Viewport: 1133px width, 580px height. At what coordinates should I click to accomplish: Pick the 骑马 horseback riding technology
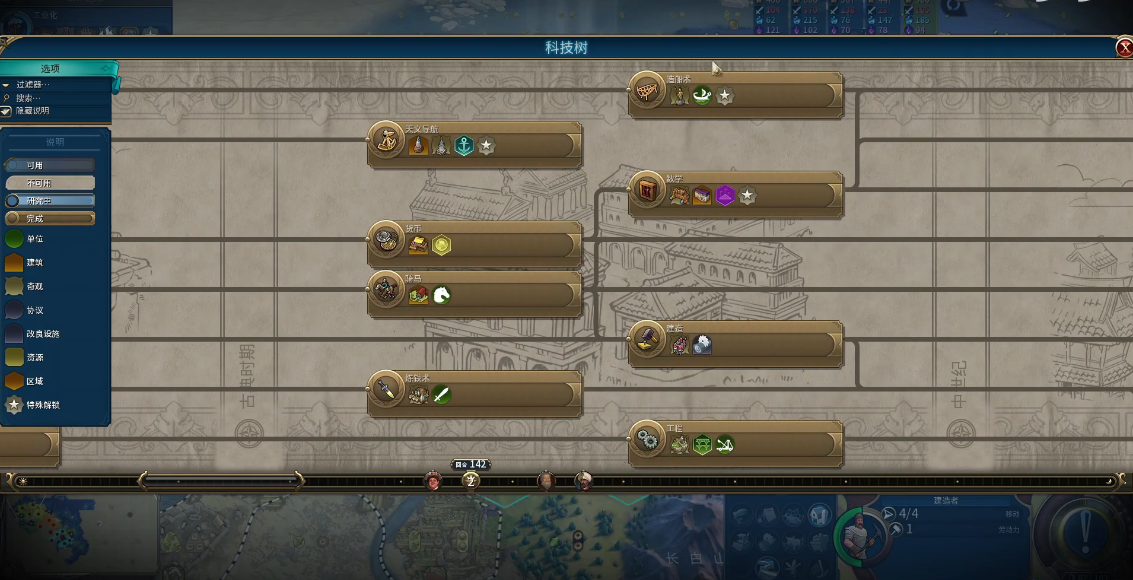pyautogui.click(x=475, y=294)
